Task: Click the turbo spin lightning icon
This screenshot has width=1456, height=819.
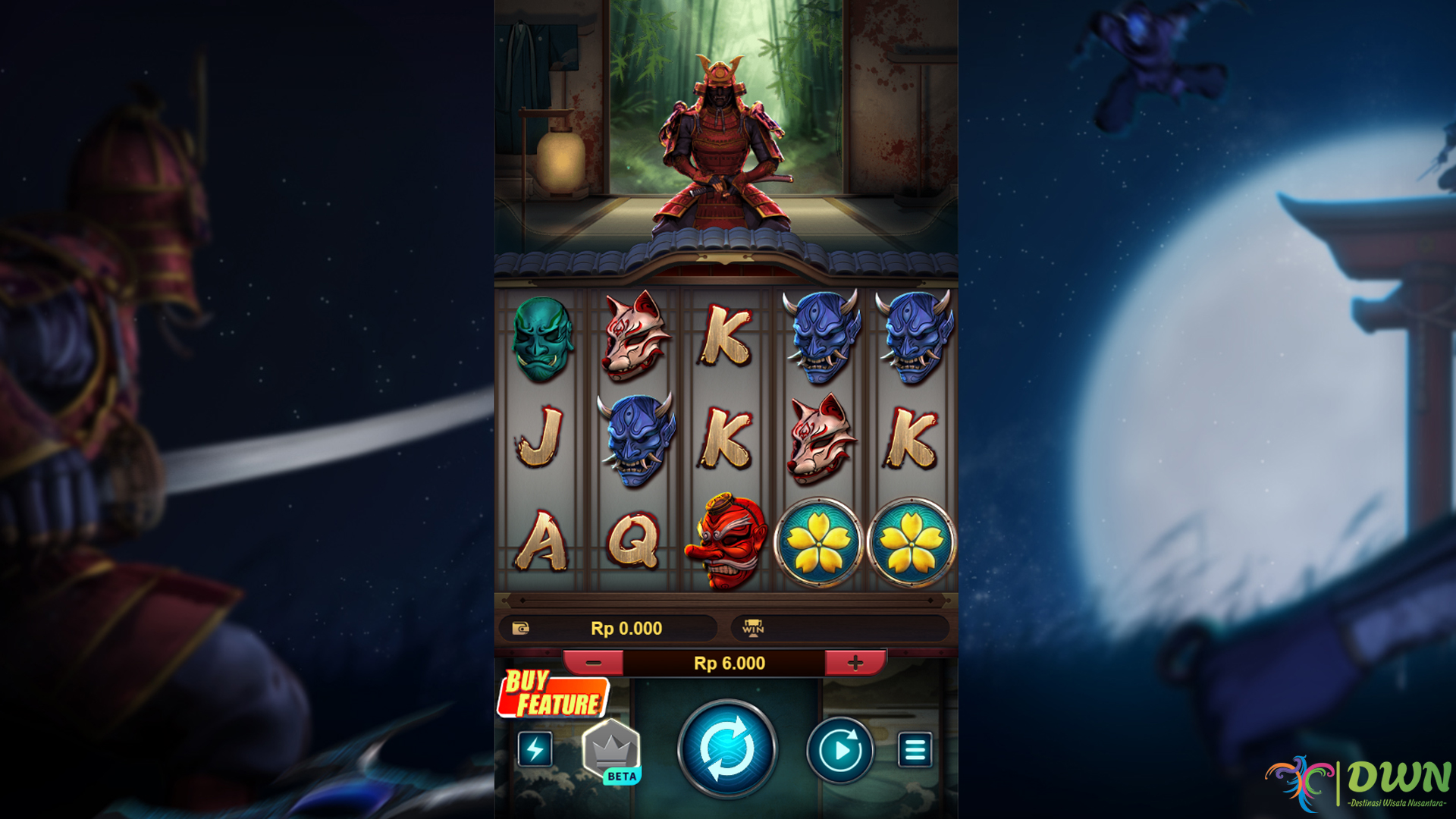Action: [x=535, y=748]
